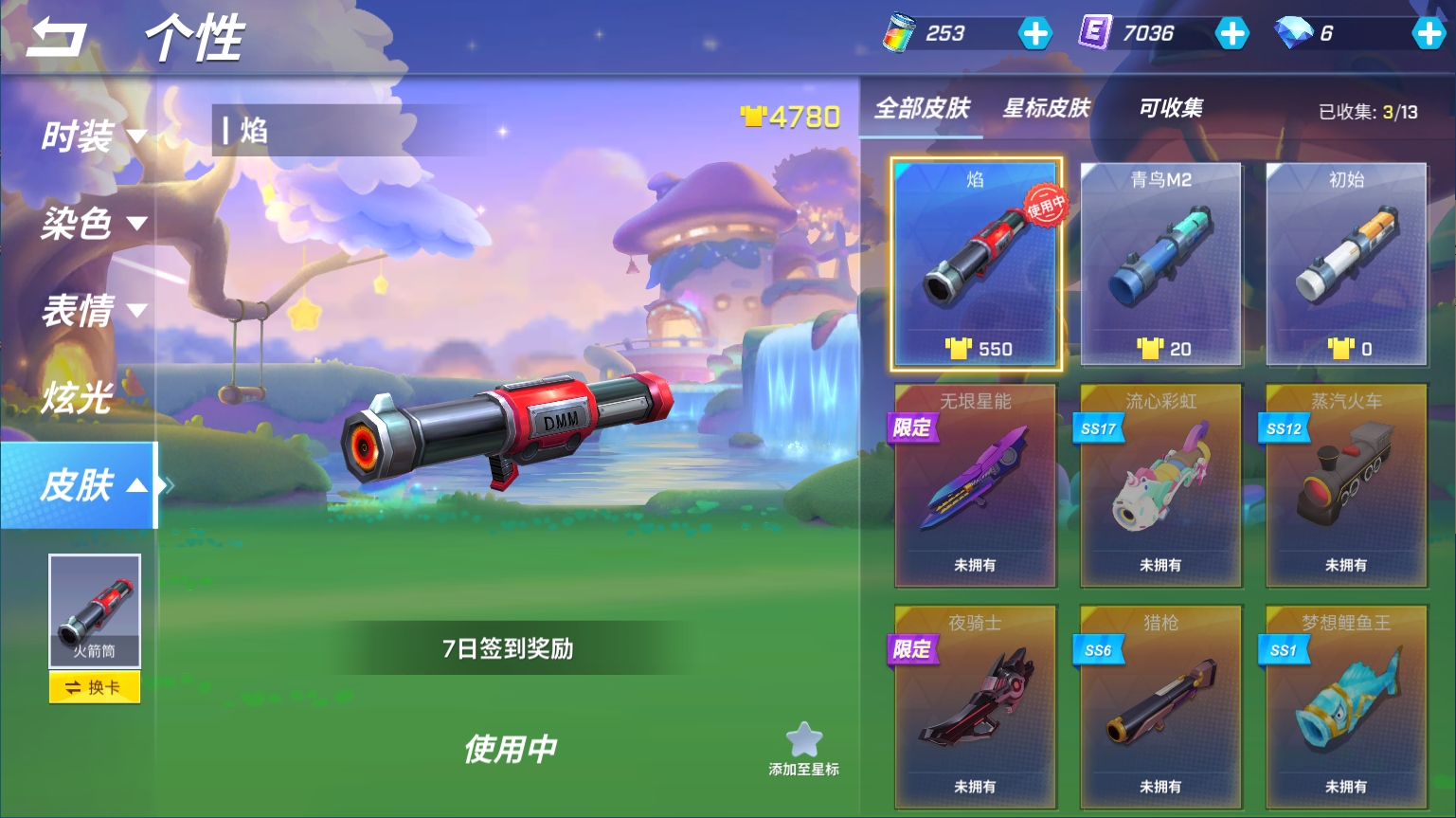
Task: Go back using the return arrow
Action: click(x=57, y=38)
